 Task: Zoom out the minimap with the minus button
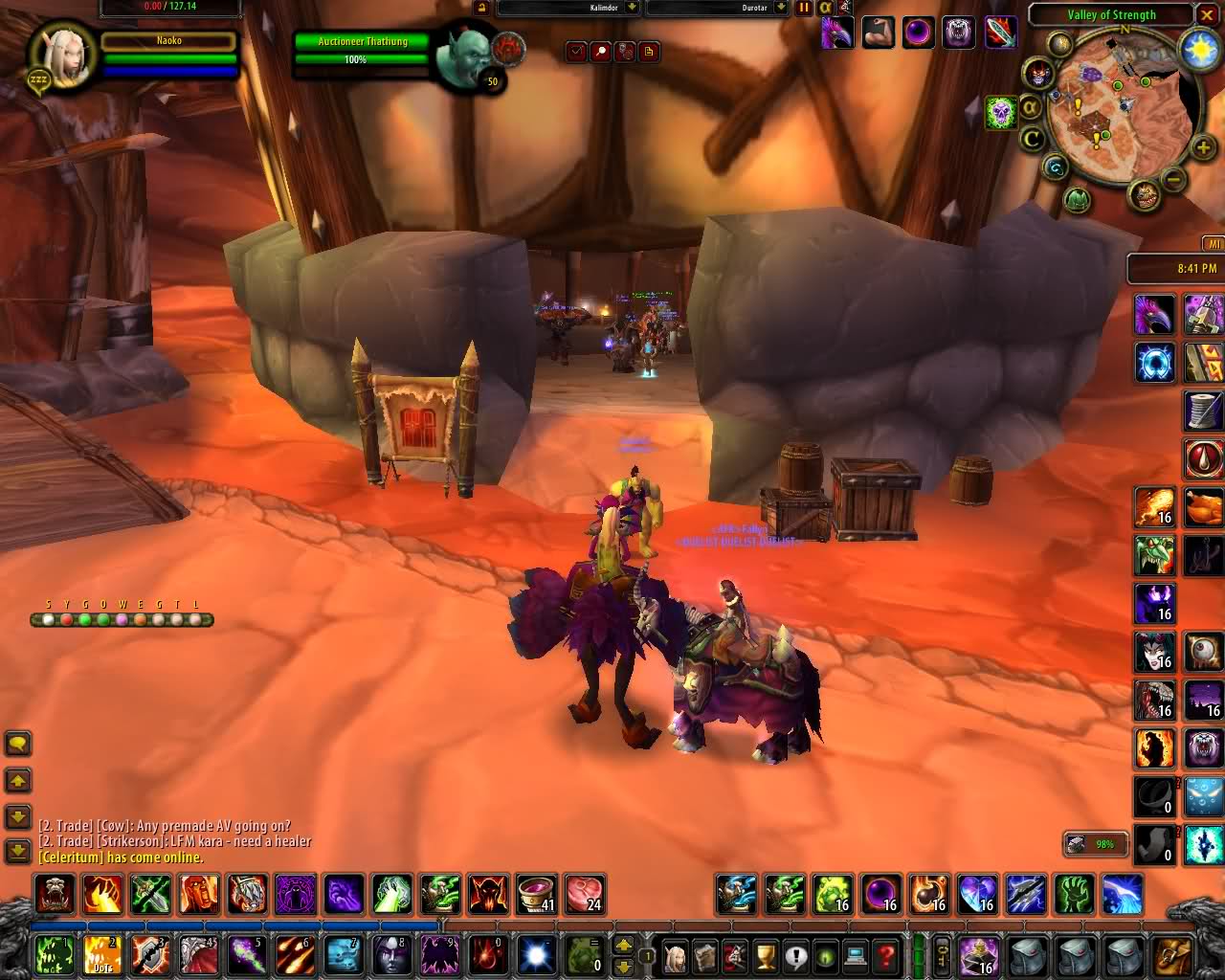click(x=1174, y=180)
